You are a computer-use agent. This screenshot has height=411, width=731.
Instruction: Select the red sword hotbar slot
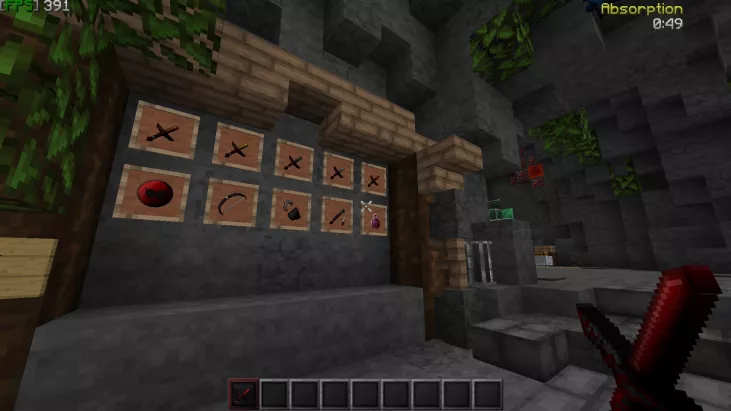[243, 393]
